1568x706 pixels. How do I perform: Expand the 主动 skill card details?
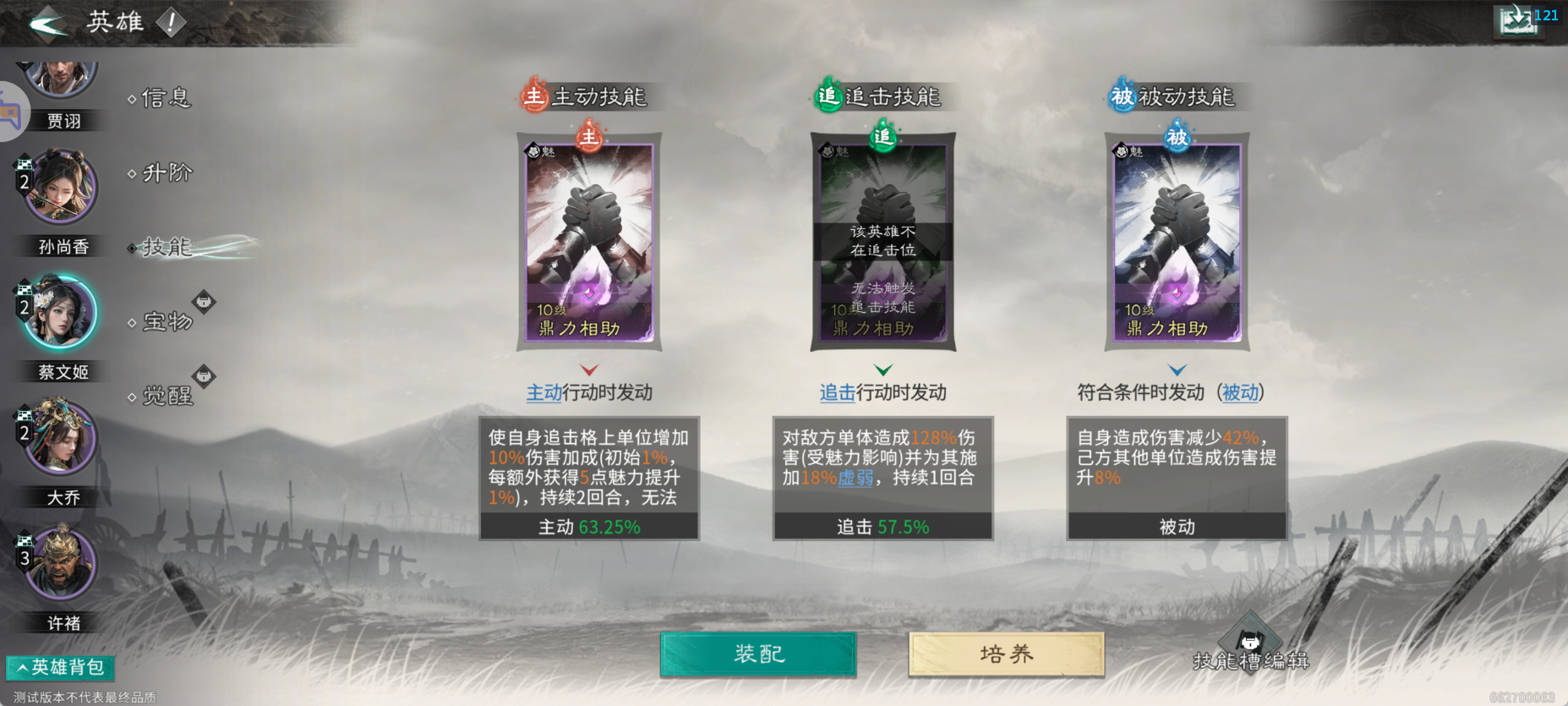pos(589,369)
